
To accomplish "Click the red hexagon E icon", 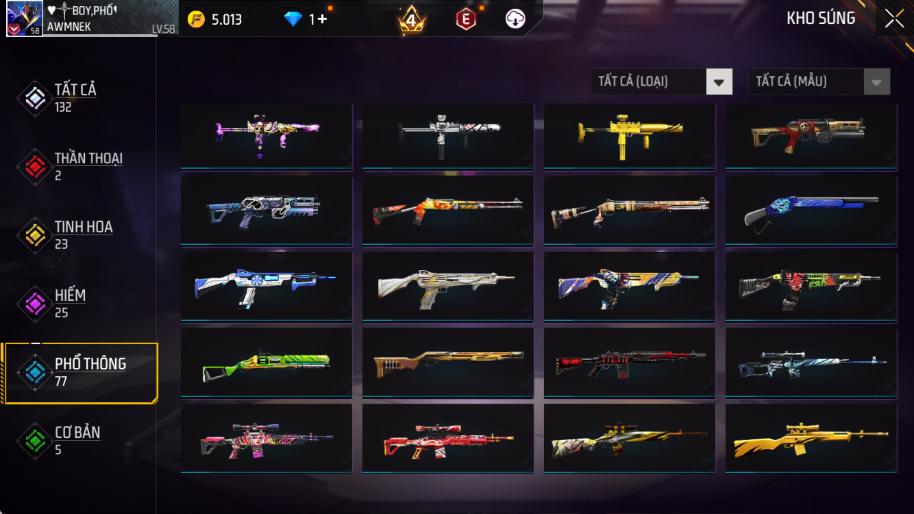I will (466, 19).
